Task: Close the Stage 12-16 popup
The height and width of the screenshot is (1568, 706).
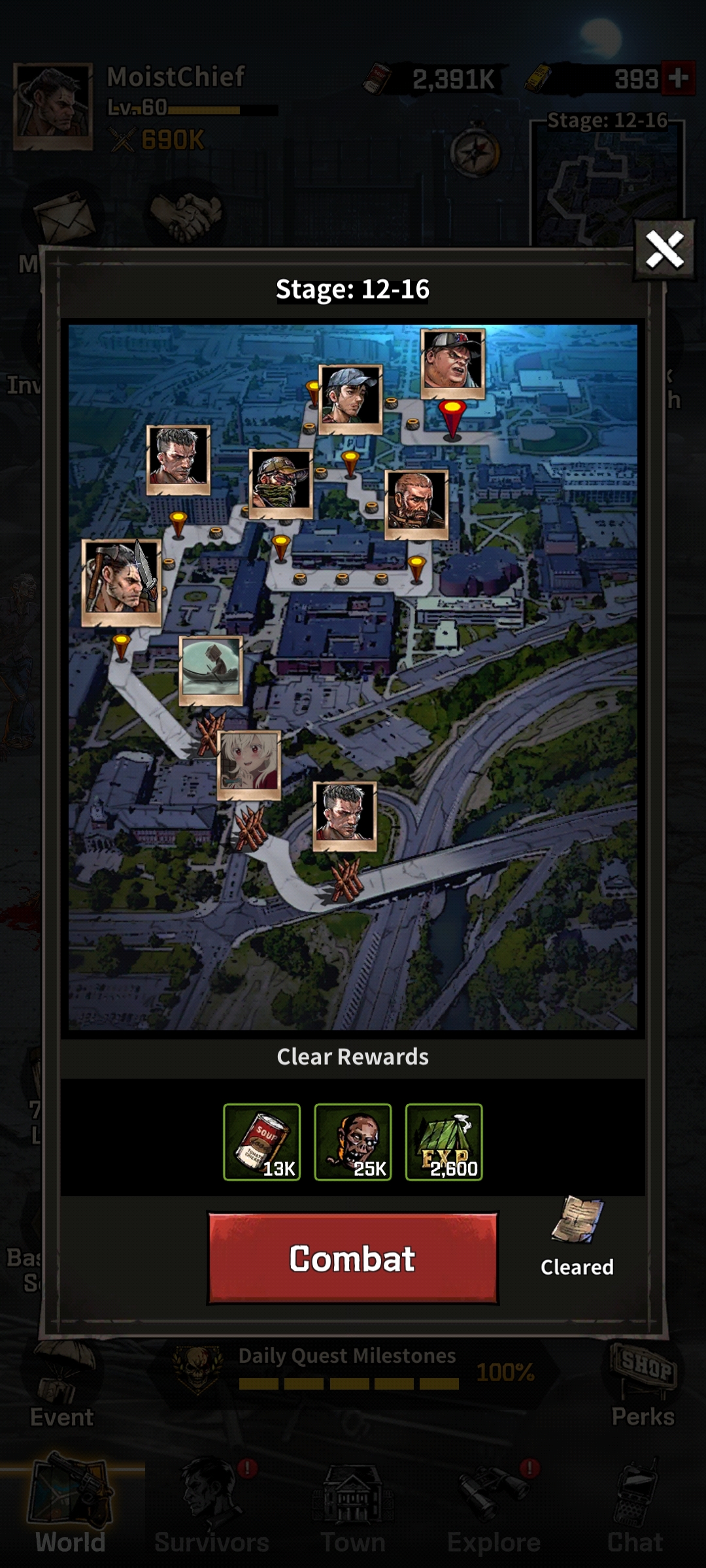Action: click(x=664, y=250)
